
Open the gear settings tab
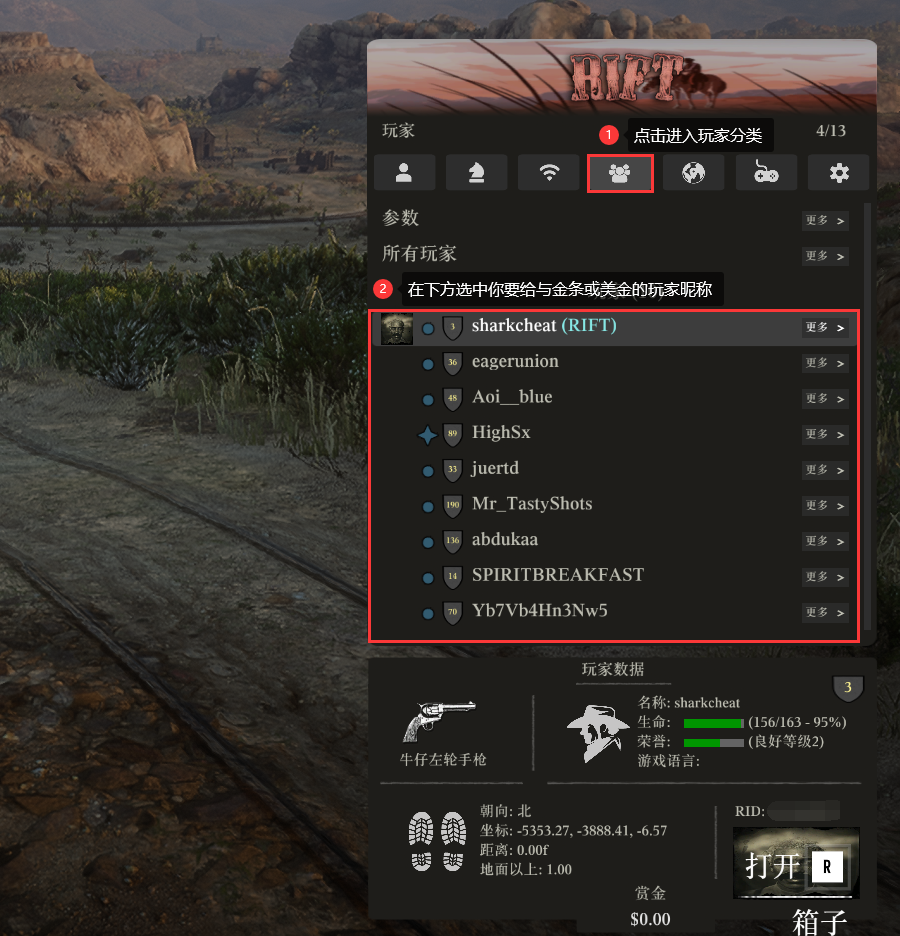[839, 173]
